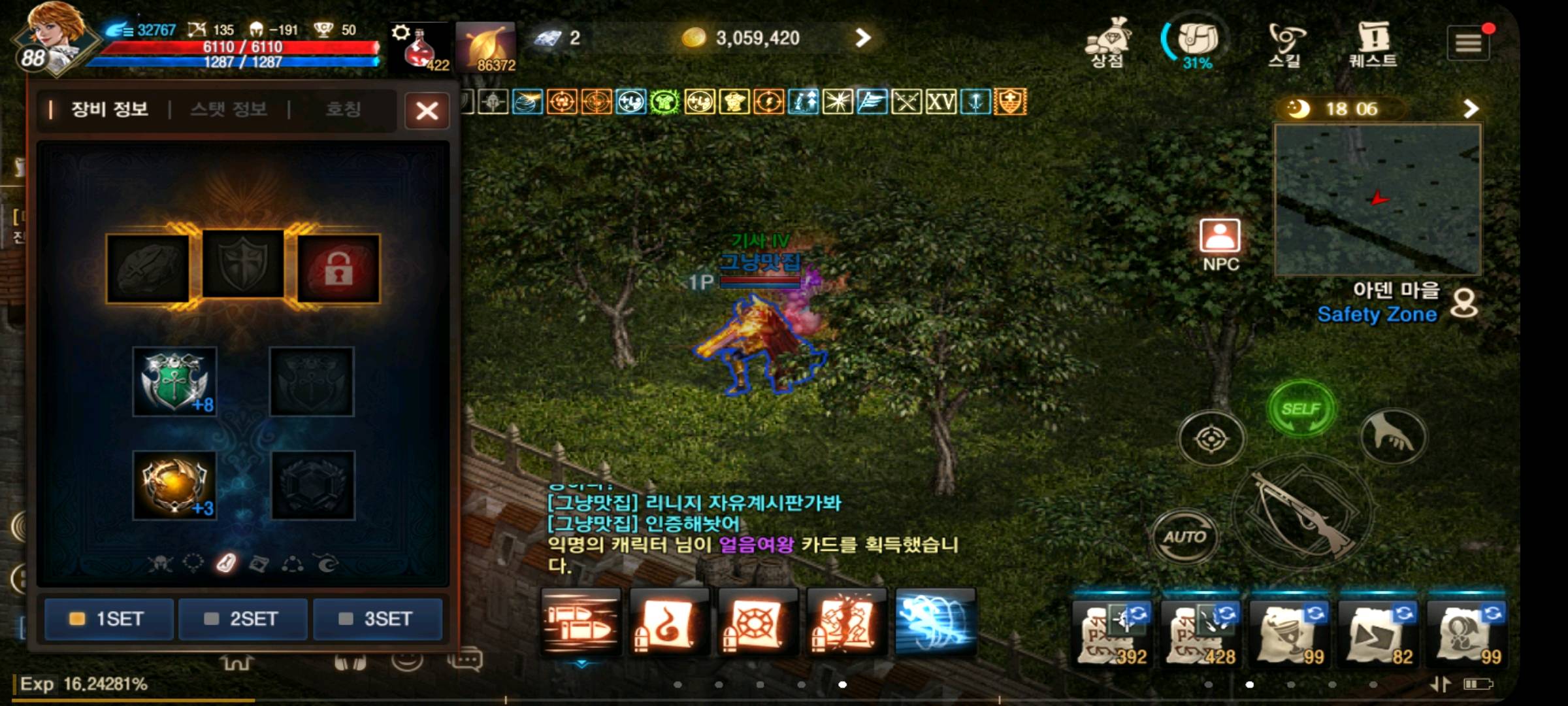The width and height of the screenshot is (1568, 706).
Task: Tap the green SELF target icon
Action: tap(1301, 407)
